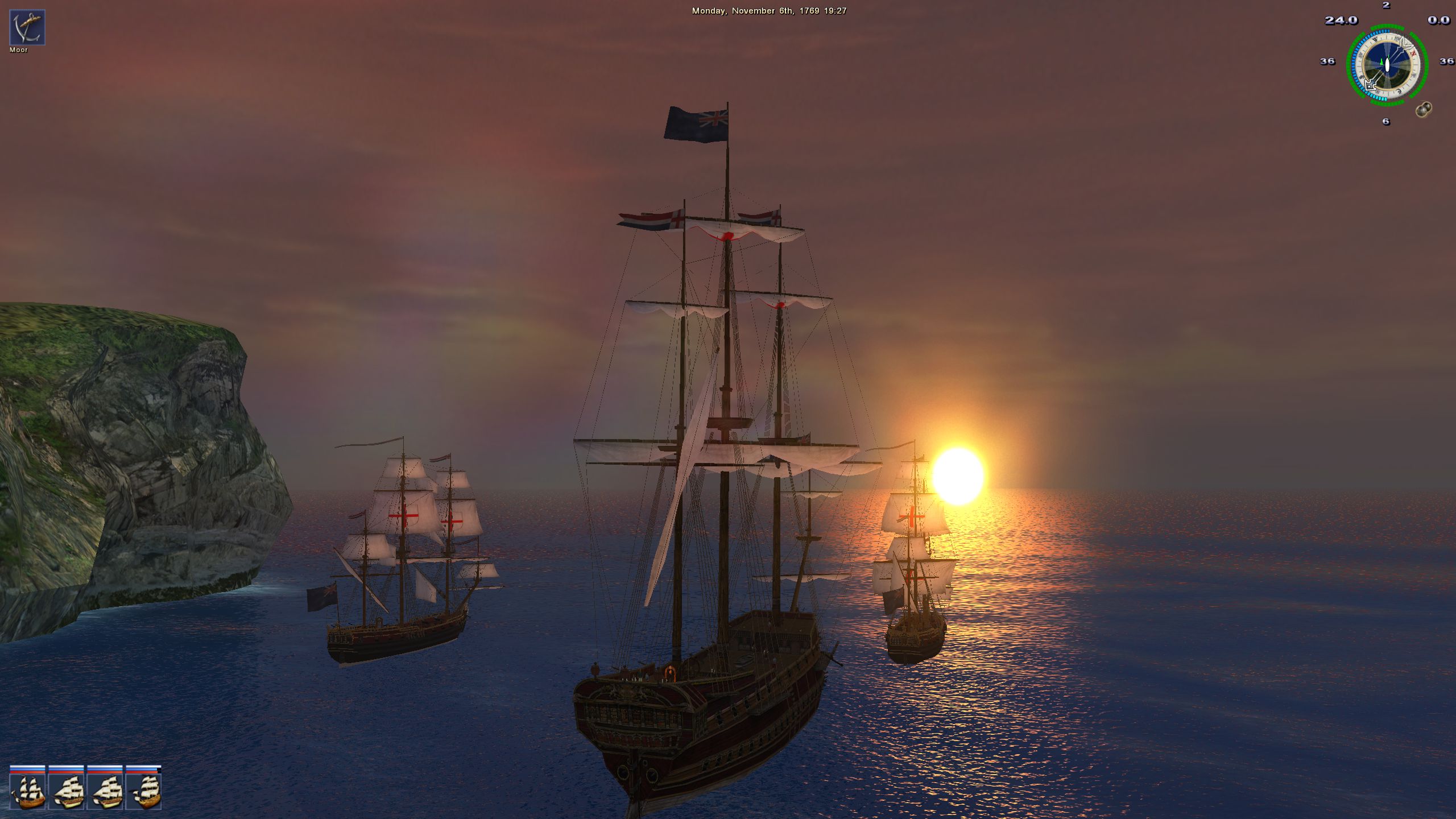Click the compass radar minimap
Image resolution: width=1456 pixels, height=819 pixels.
tap(1387, 65)
